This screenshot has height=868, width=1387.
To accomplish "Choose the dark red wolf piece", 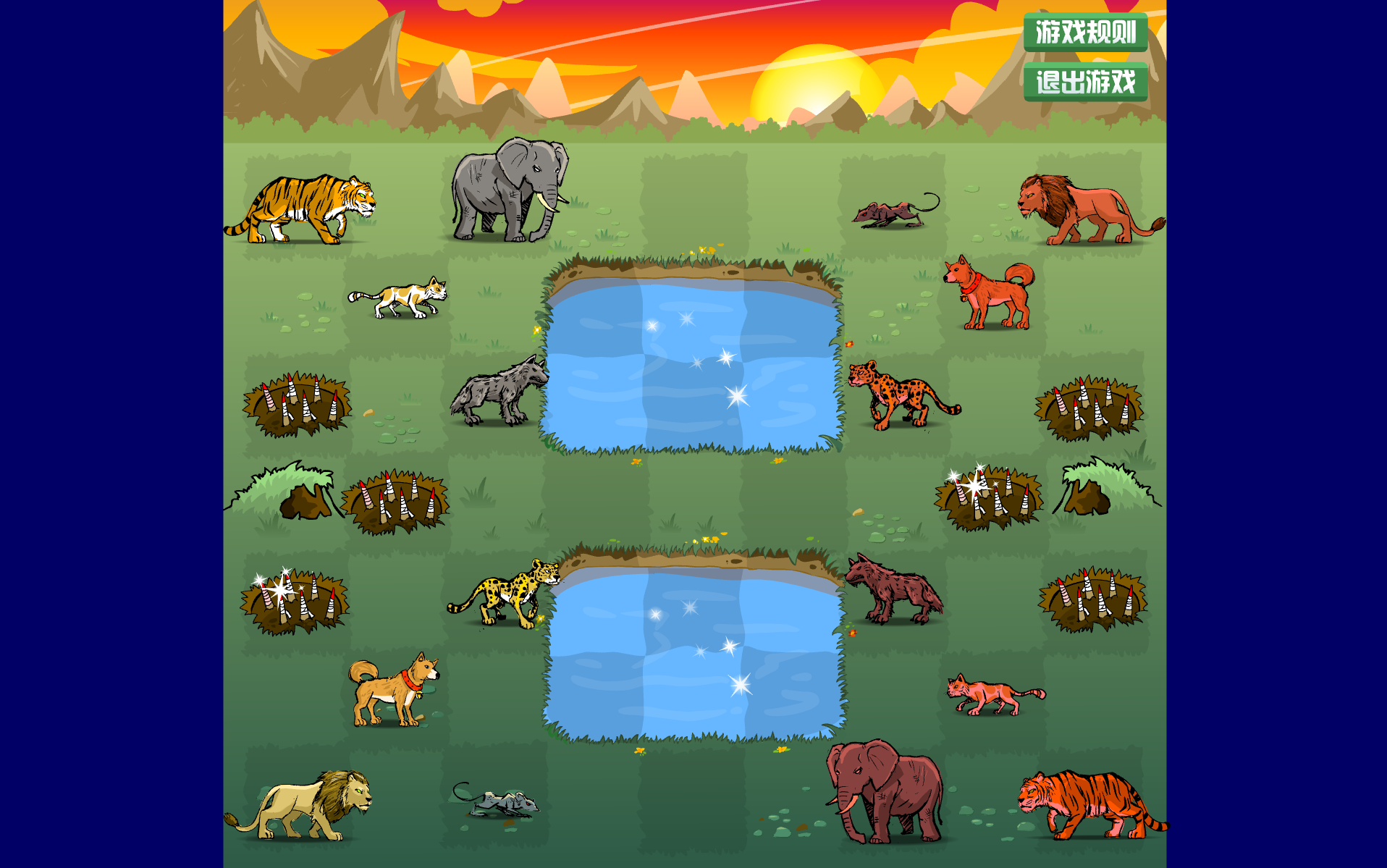I will click(x=895, y=590).
